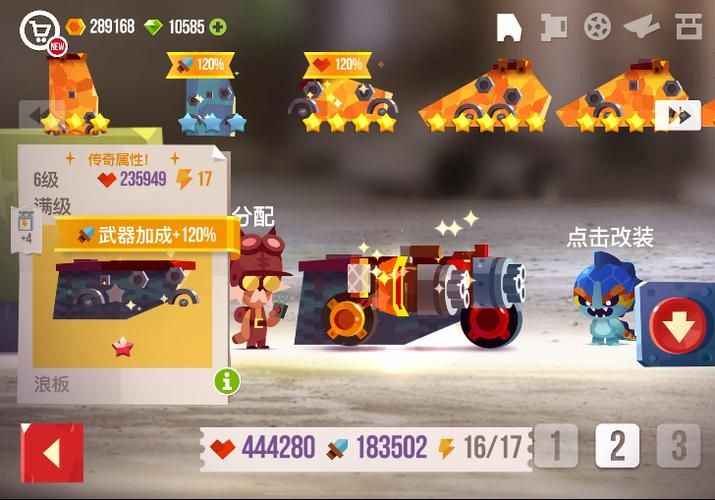Tap the green plus to buy gems
715x500 pixels.
tap(217, 27)
